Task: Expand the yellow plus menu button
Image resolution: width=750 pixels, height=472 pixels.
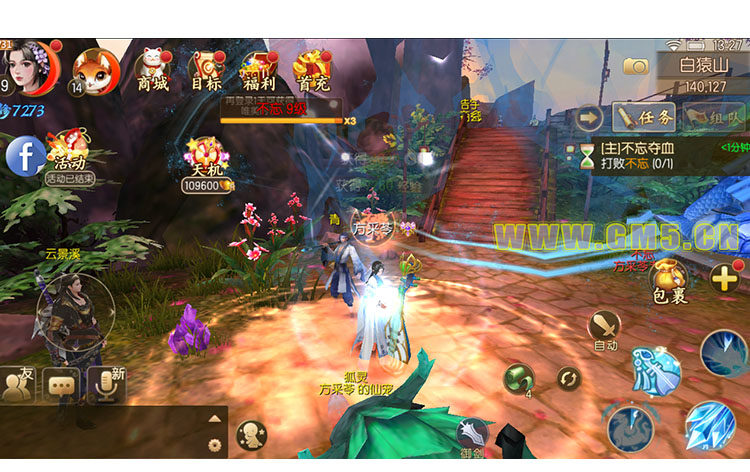Action: pyautogui.click(x=725, y=278)
